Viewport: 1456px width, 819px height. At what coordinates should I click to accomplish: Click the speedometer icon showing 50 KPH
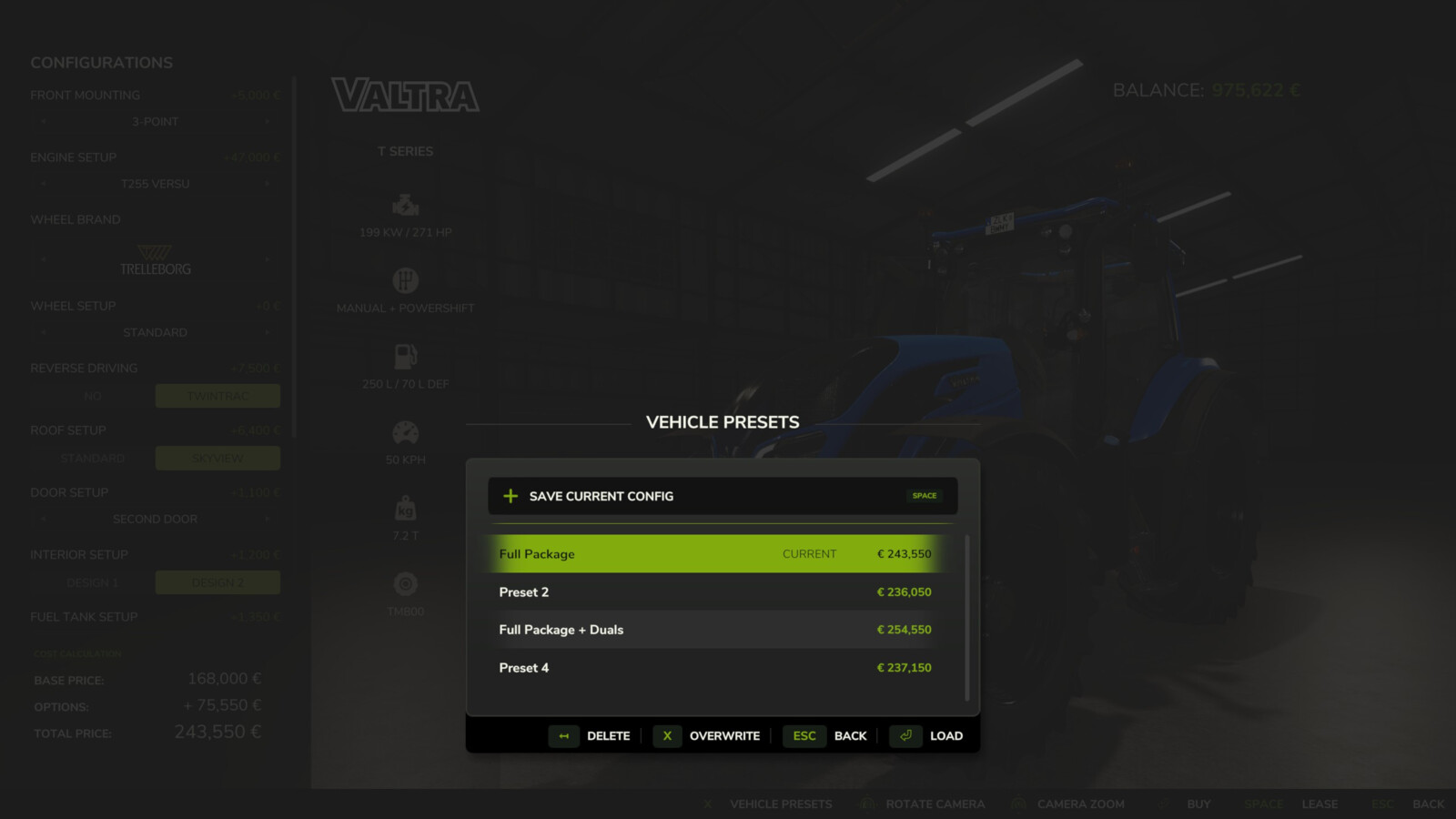[405, 431]
